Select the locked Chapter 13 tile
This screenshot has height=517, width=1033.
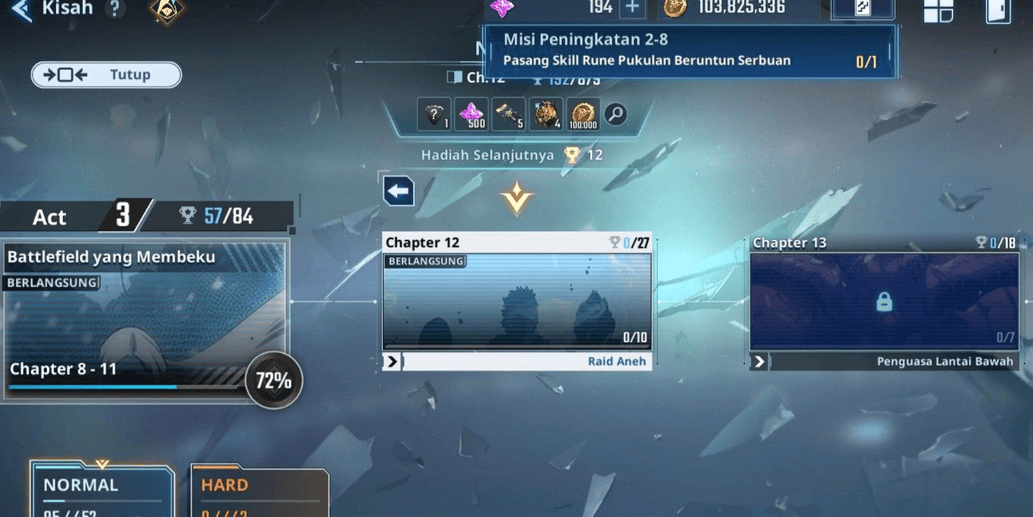coord(884,301)
